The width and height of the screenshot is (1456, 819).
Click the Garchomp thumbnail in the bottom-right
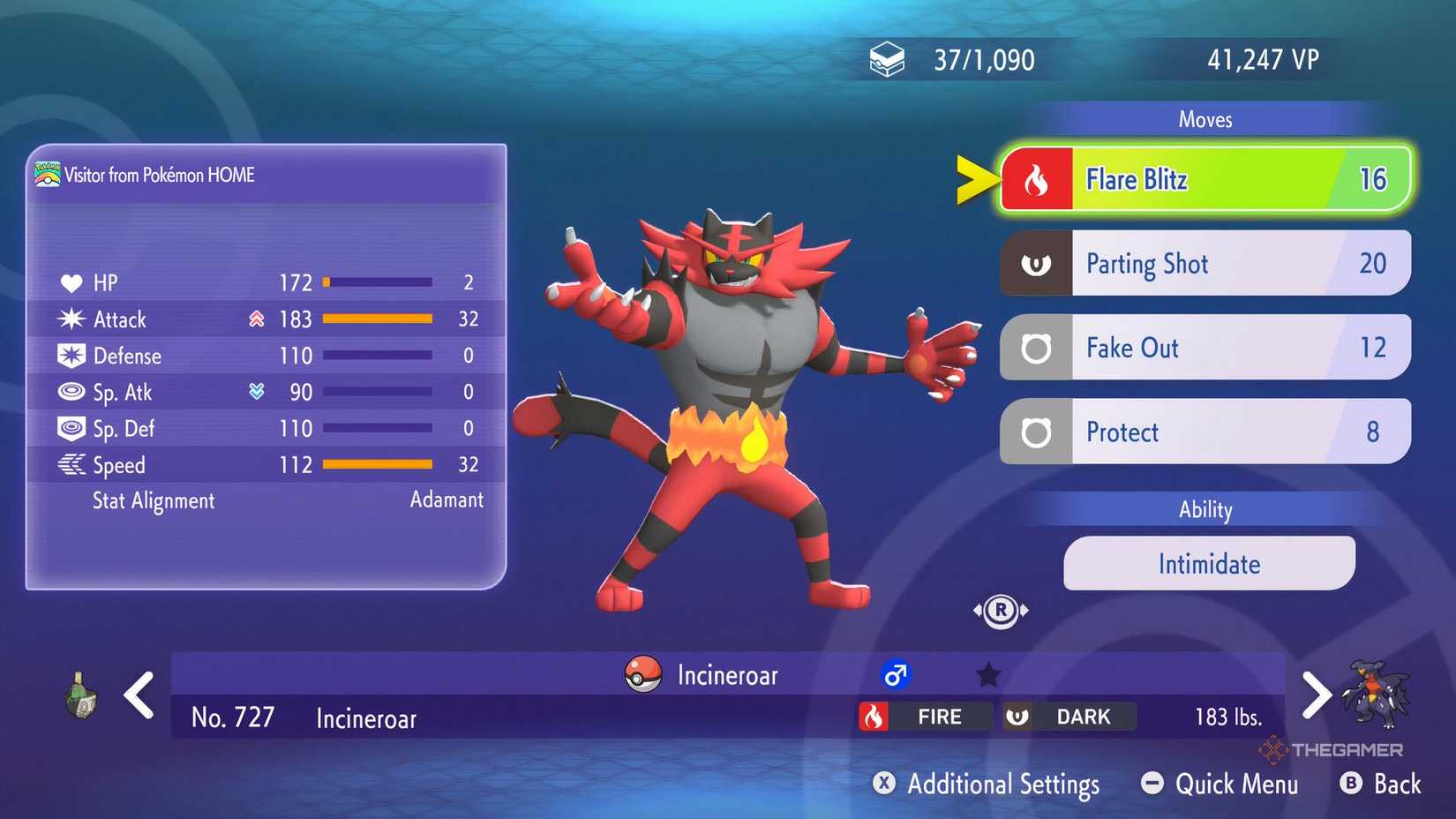pos(1378,693)
